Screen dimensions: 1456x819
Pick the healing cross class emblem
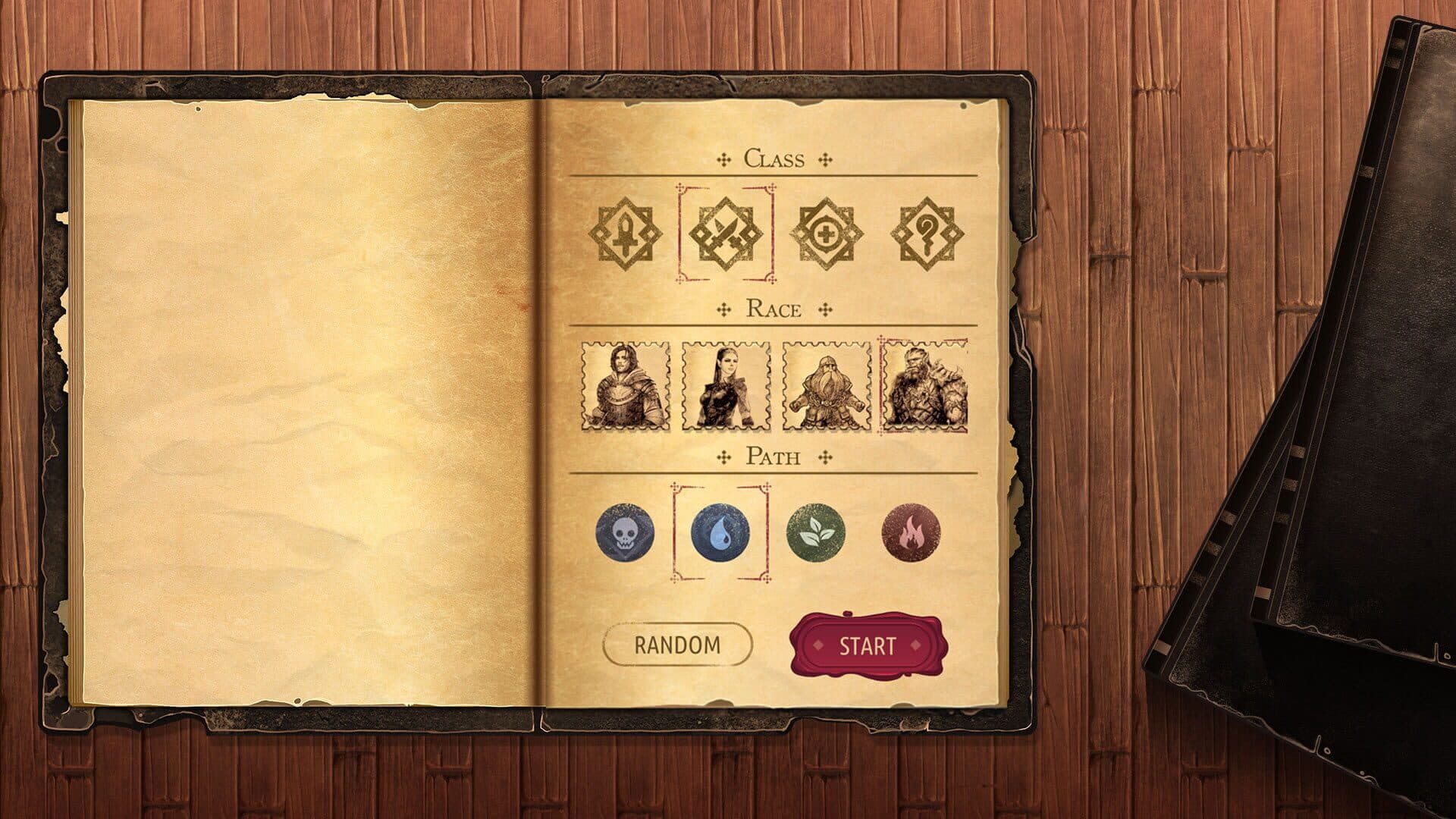pos(827,233)
